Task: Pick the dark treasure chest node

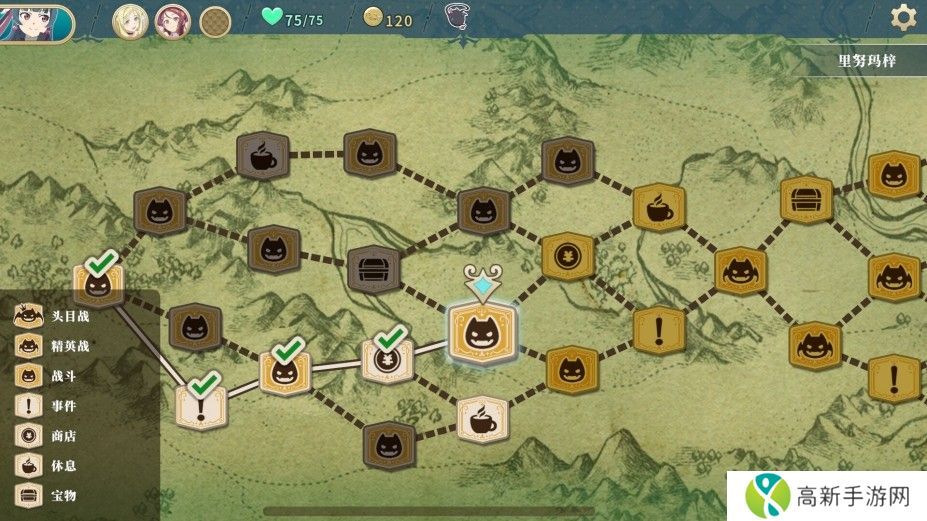Action: pyautogui.click(x=374, y=269)
